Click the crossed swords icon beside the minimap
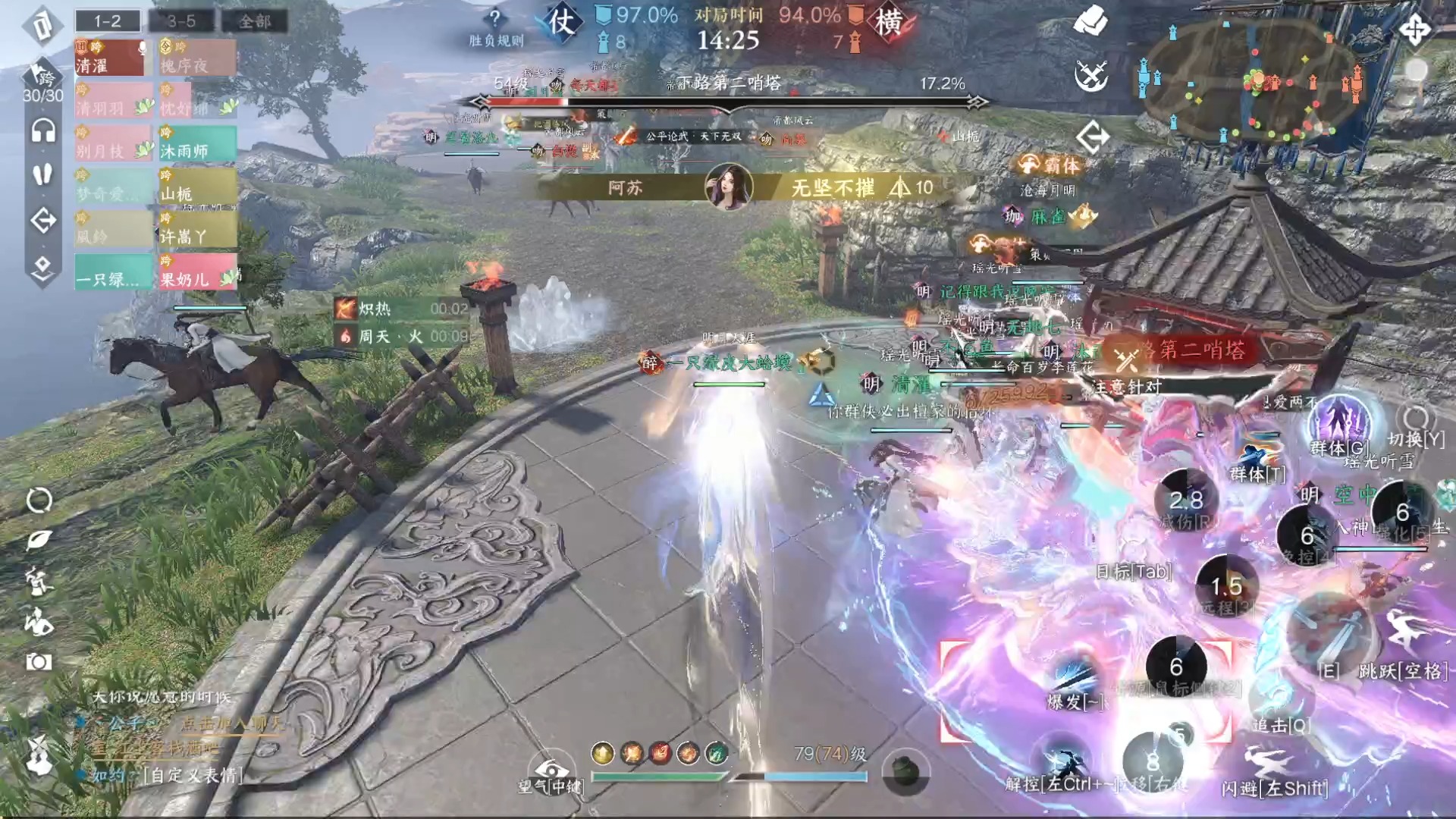The height and width of the screenshot is (819, 1456). pyautogui.click(x=1092, y=76)
